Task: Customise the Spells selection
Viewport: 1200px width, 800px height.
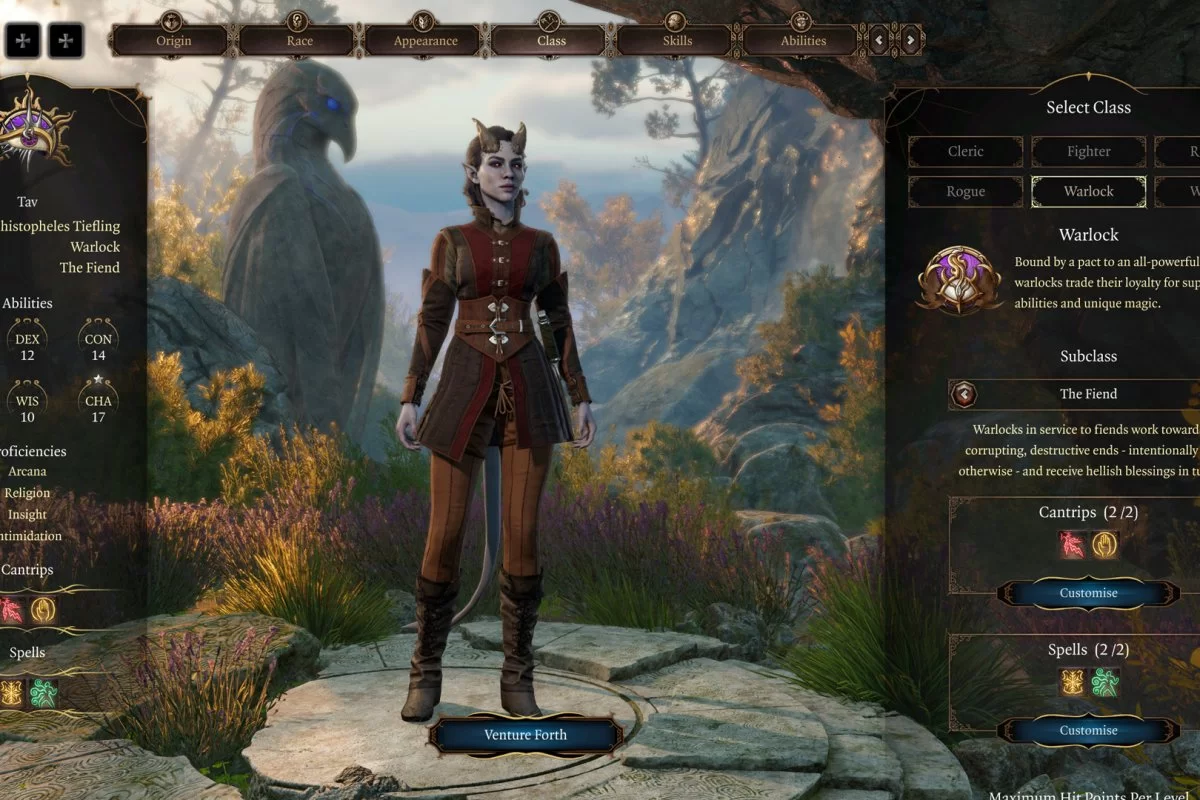Action: click(x=1088, y=731)
